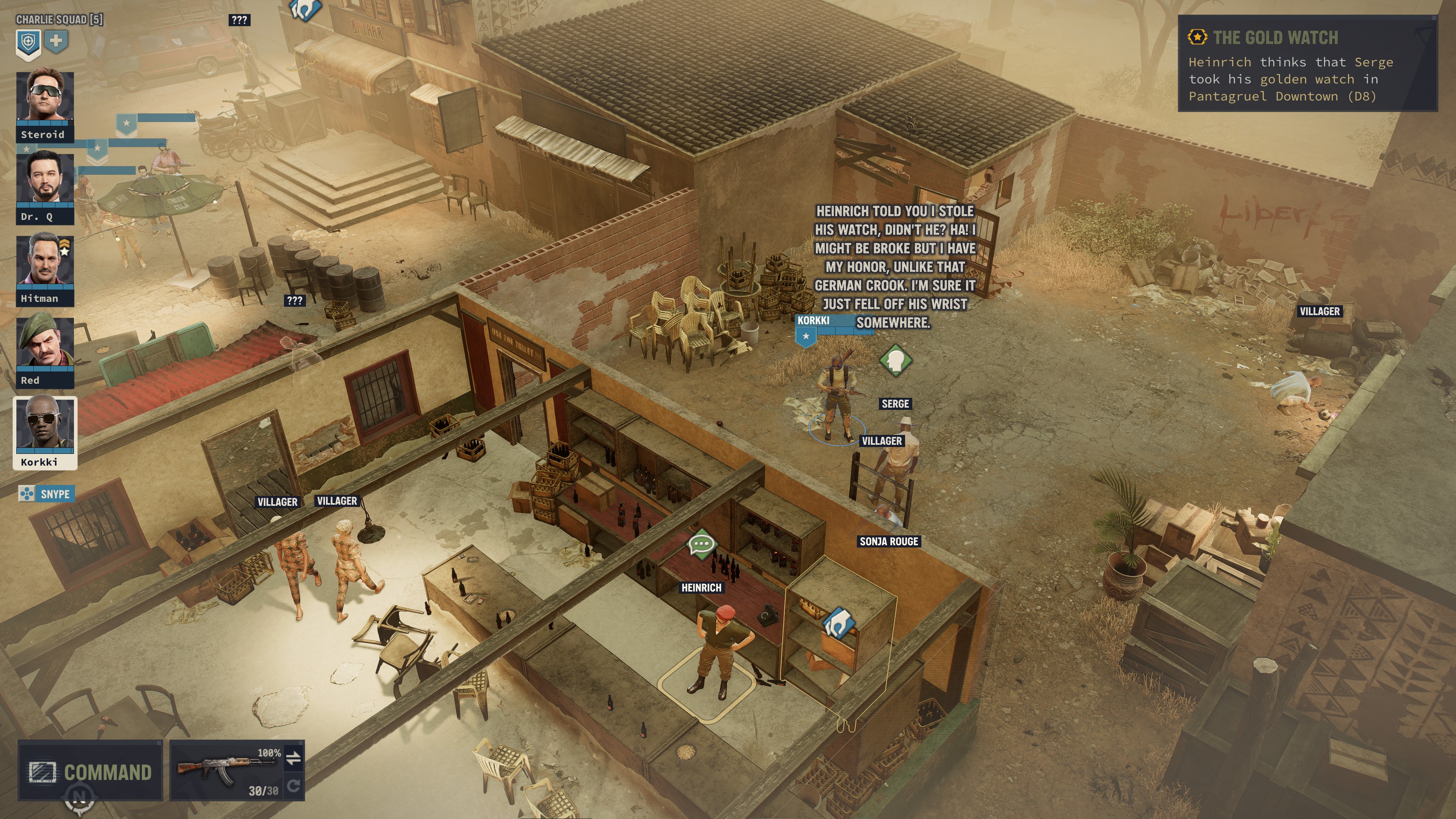Click the ??? marker above the villager
The width and height of the screenshot is (1456, 819).
[x=239, y=20]
